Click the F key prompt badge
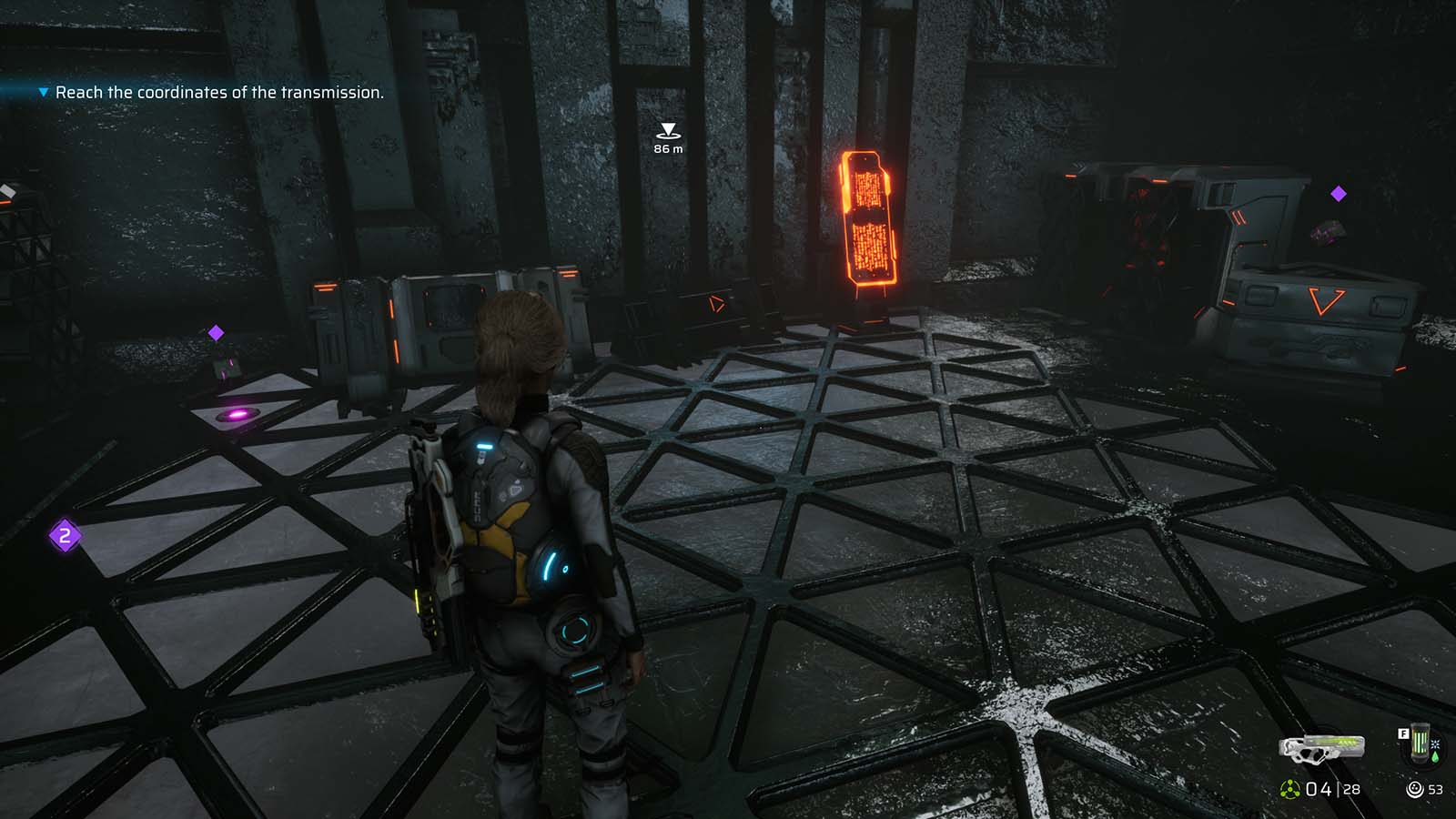This screenshot has height=819, width=1456. coord(1404,733)
